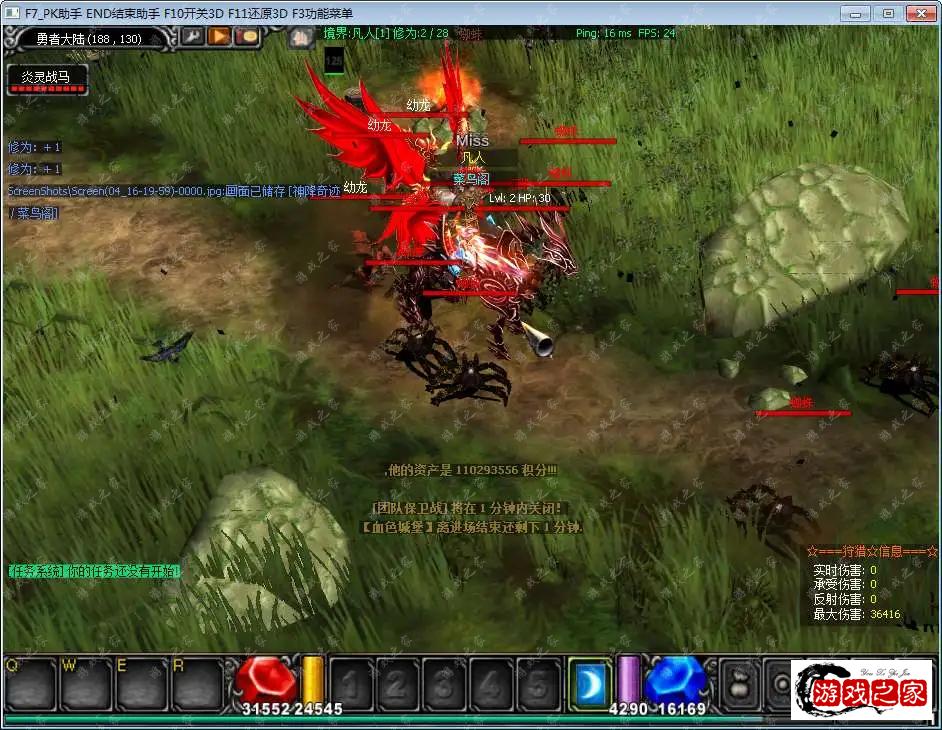This screenshot has height=730, width=942.
Task: Click the W skill slot
Action: coord(85,683)
